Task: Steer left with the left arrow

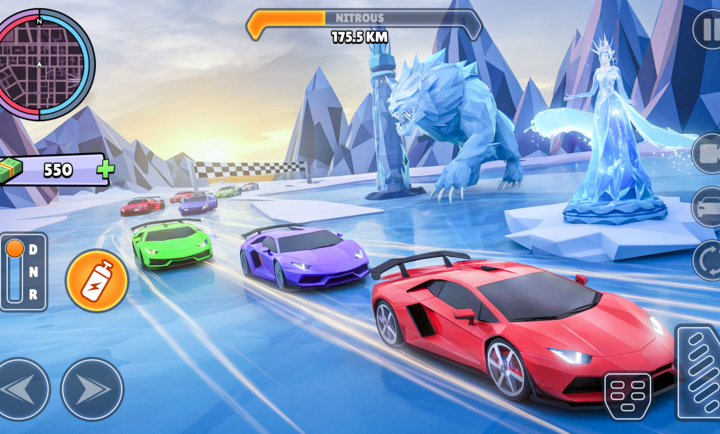Action: (x=23, y=389)
